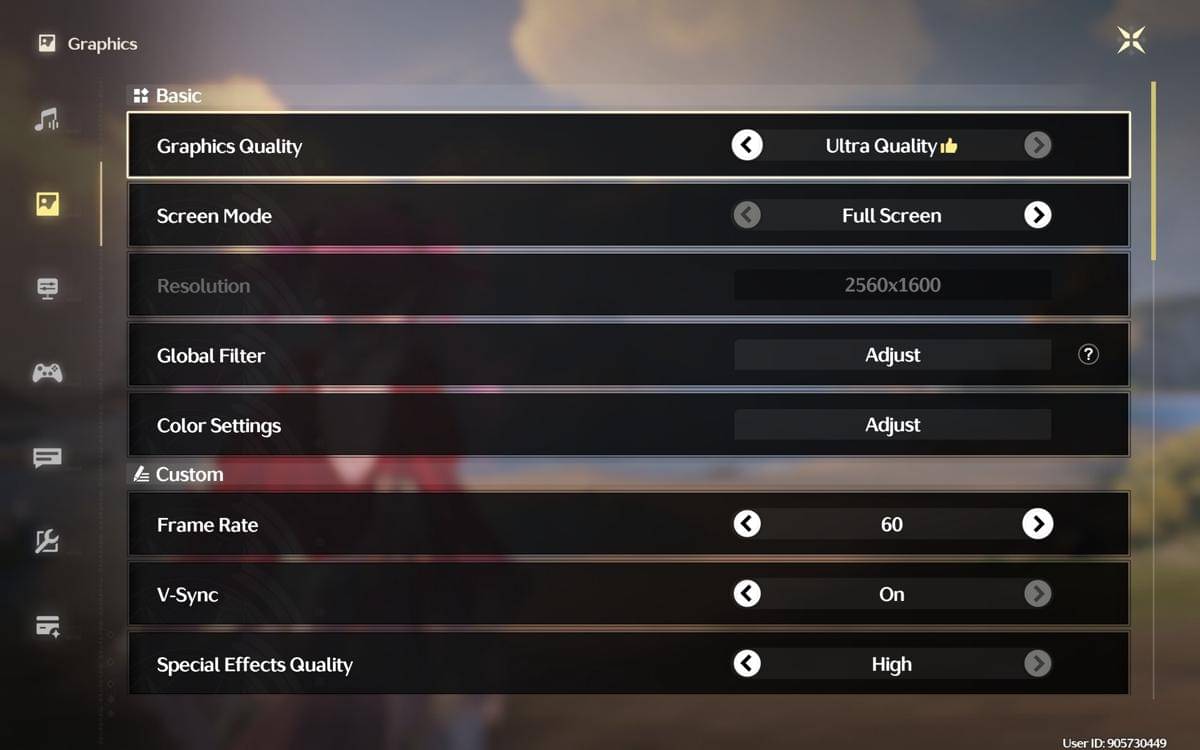Viewport: 1200px width, 750px height.
Task: Lower Graphics Quality with the left arrow
Action: pyautogui.click(x=747, y=146)
